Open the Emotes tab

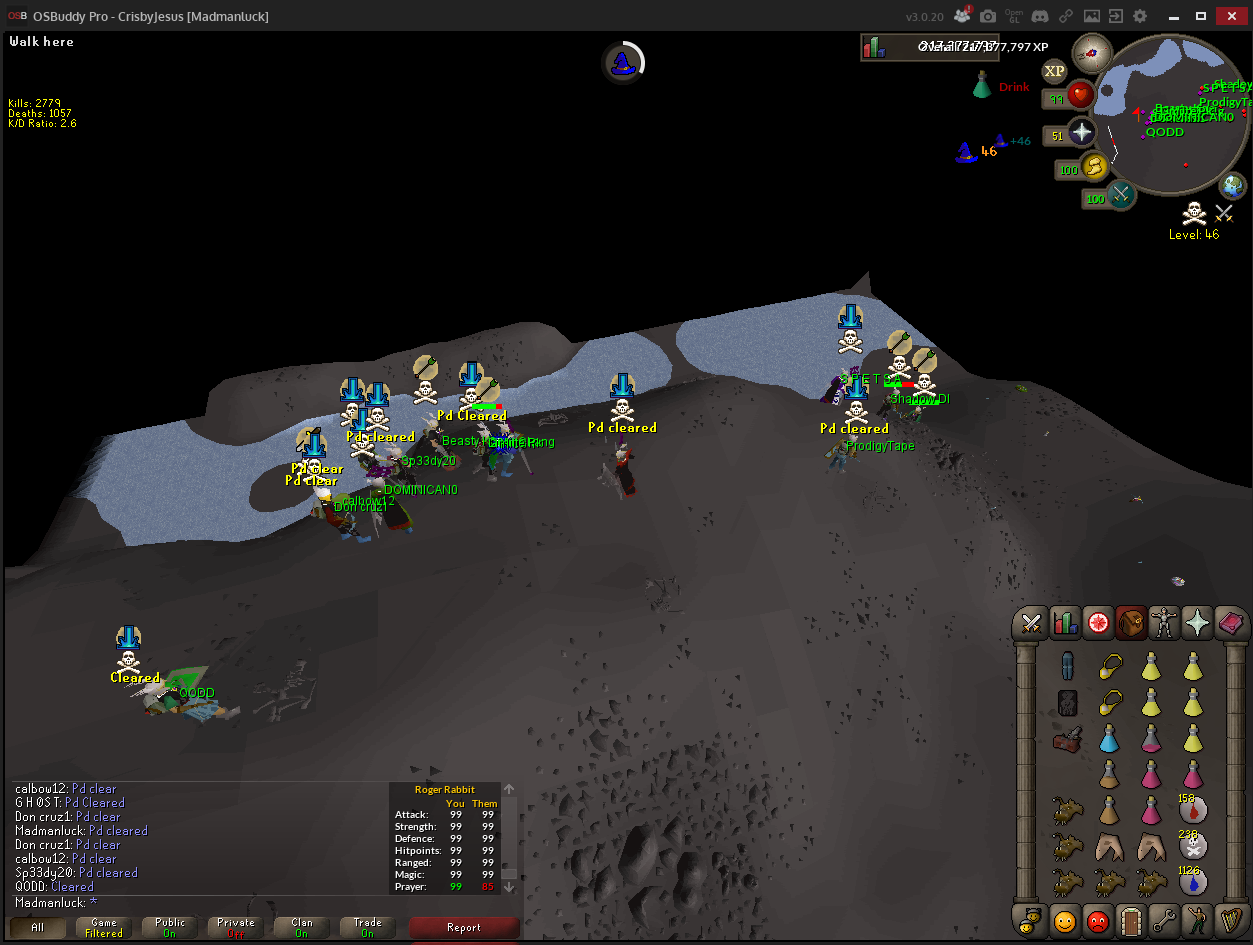click(1197, 918)
